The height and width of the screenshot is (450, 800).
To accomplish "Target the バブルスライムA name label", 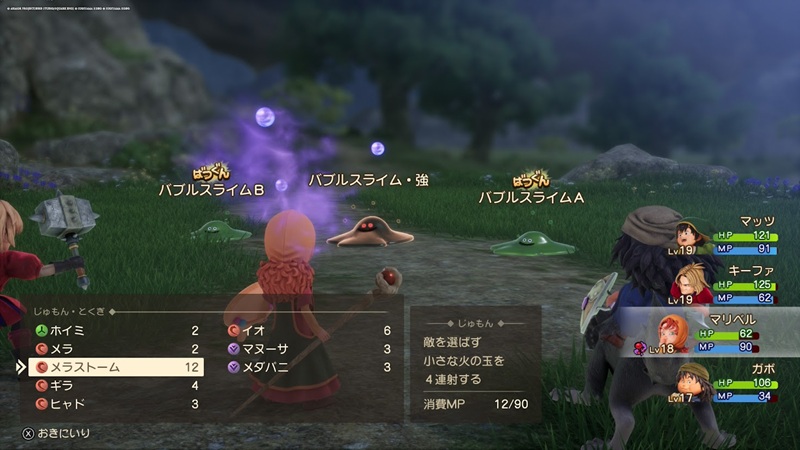I will pyautogui.click(x=530, y=197).
